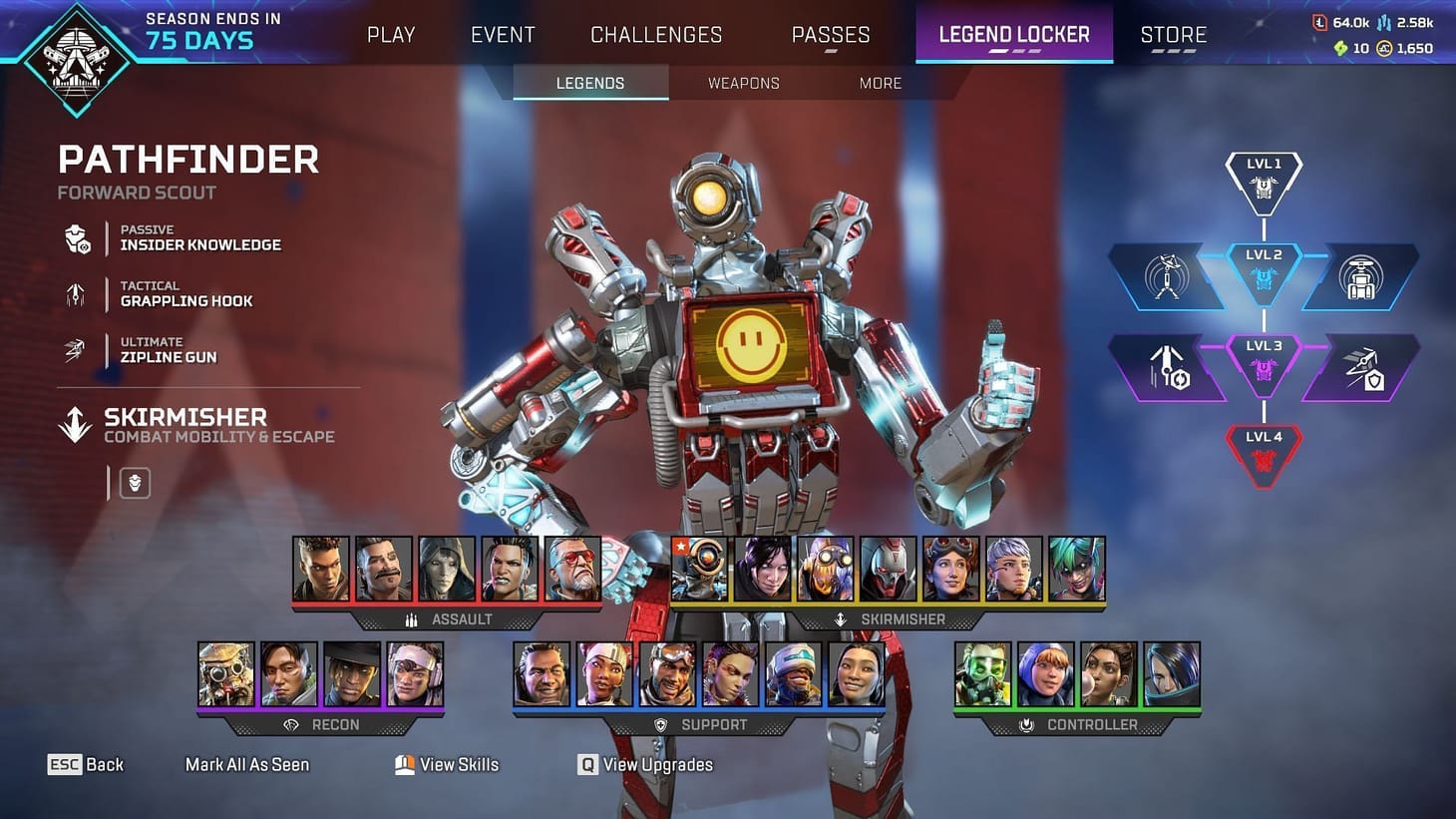Click the LVL 4 red upgrade node
This screenshot has height=819, width=1456.
pyautogui.click(x=1263, y=452)
